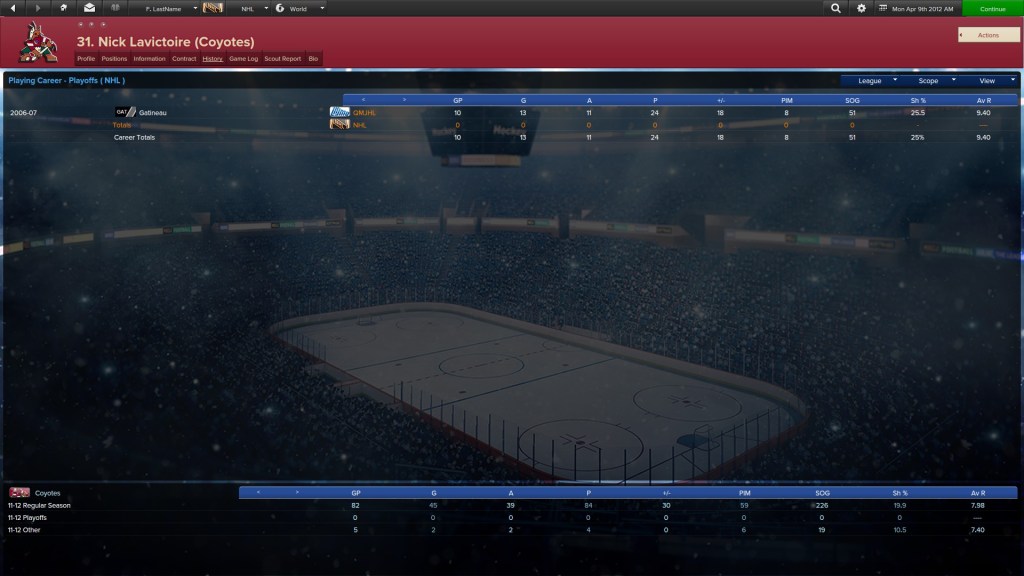Go back with the left arrow button

click(x=13, y=8)
